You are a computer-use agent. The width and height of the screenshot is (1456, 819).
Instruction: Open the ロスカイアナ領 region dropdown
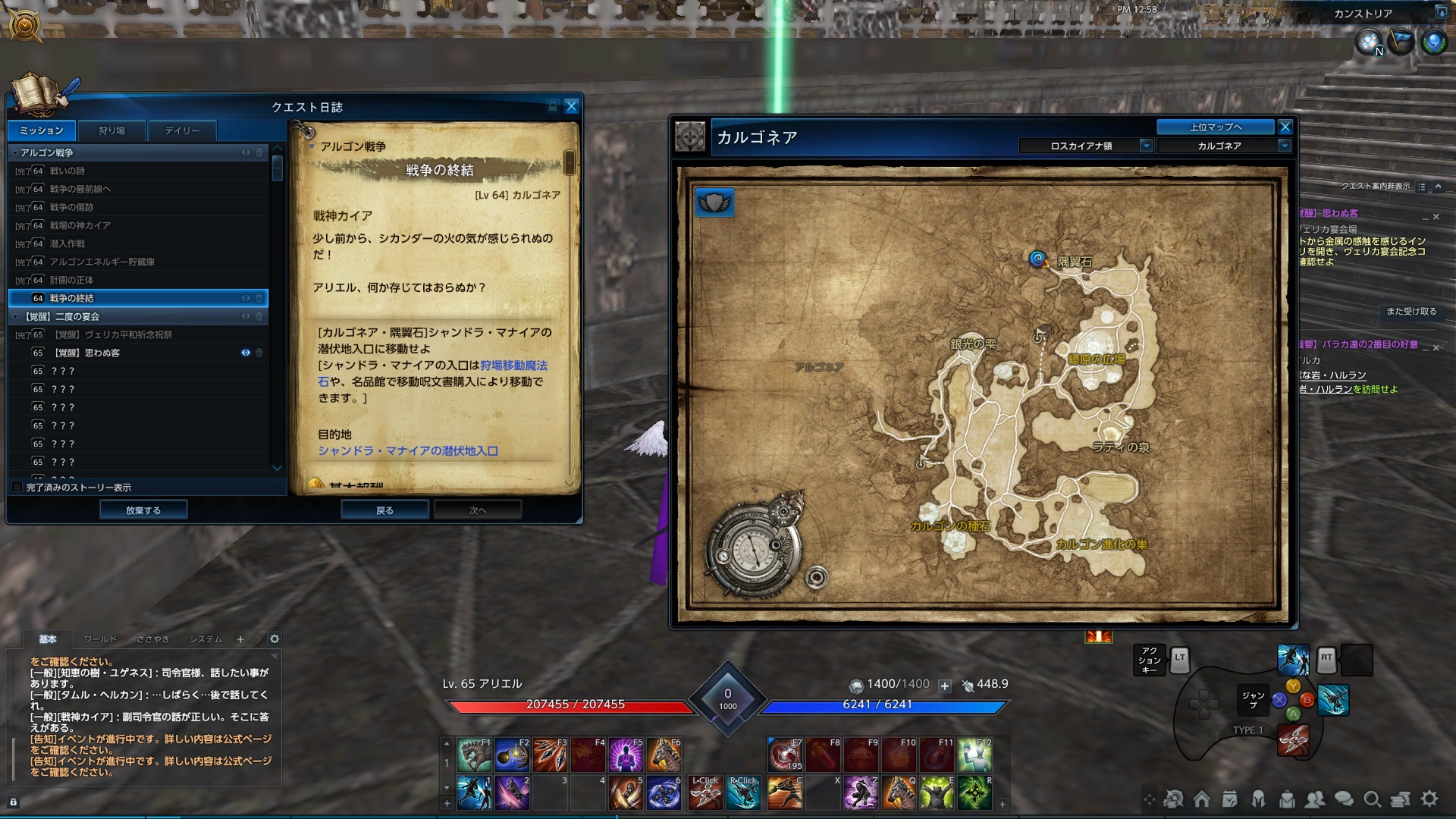[1145, 146]
